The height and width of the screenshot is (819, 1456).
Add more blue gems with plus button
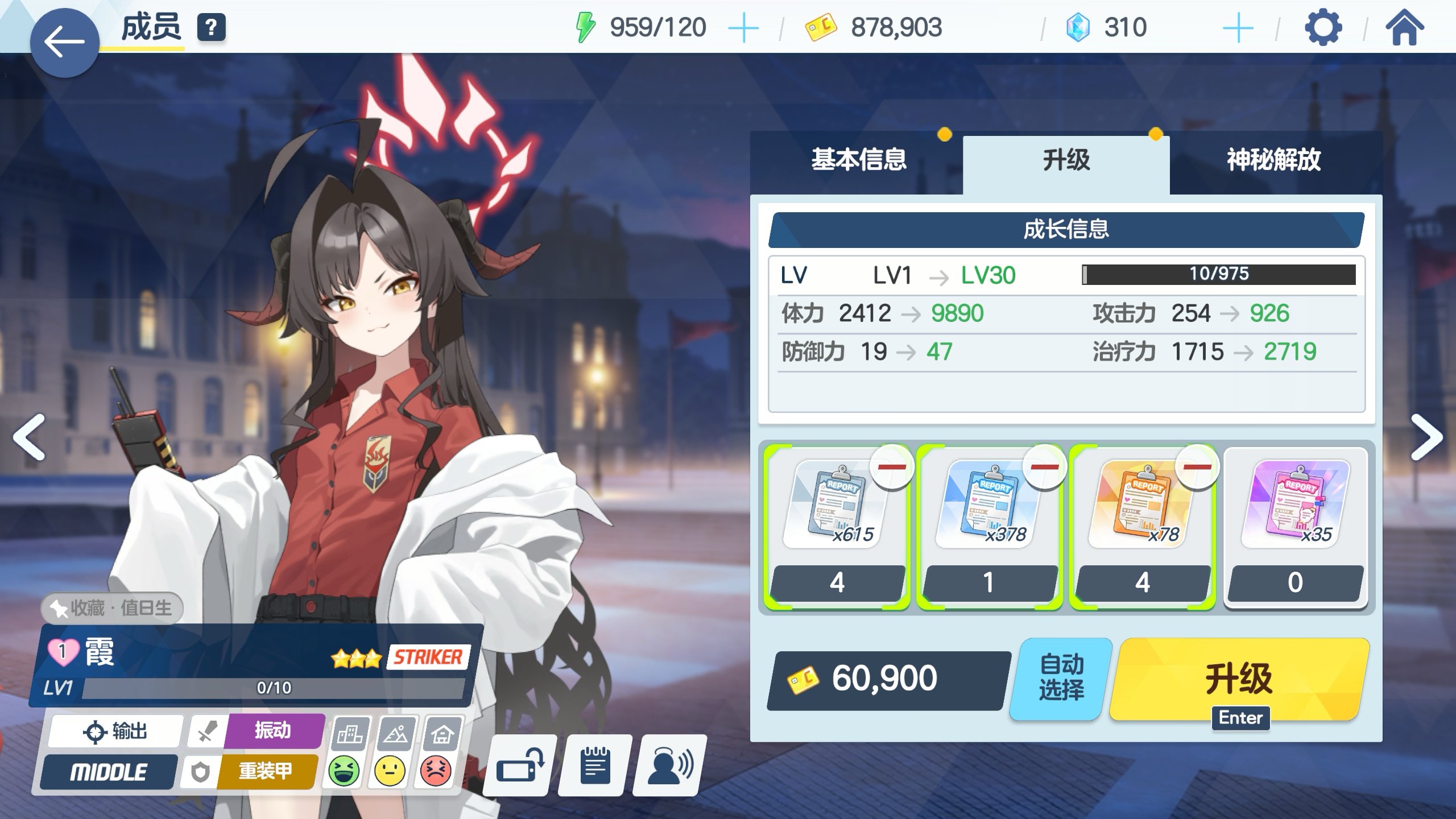tap(1238, 28)
